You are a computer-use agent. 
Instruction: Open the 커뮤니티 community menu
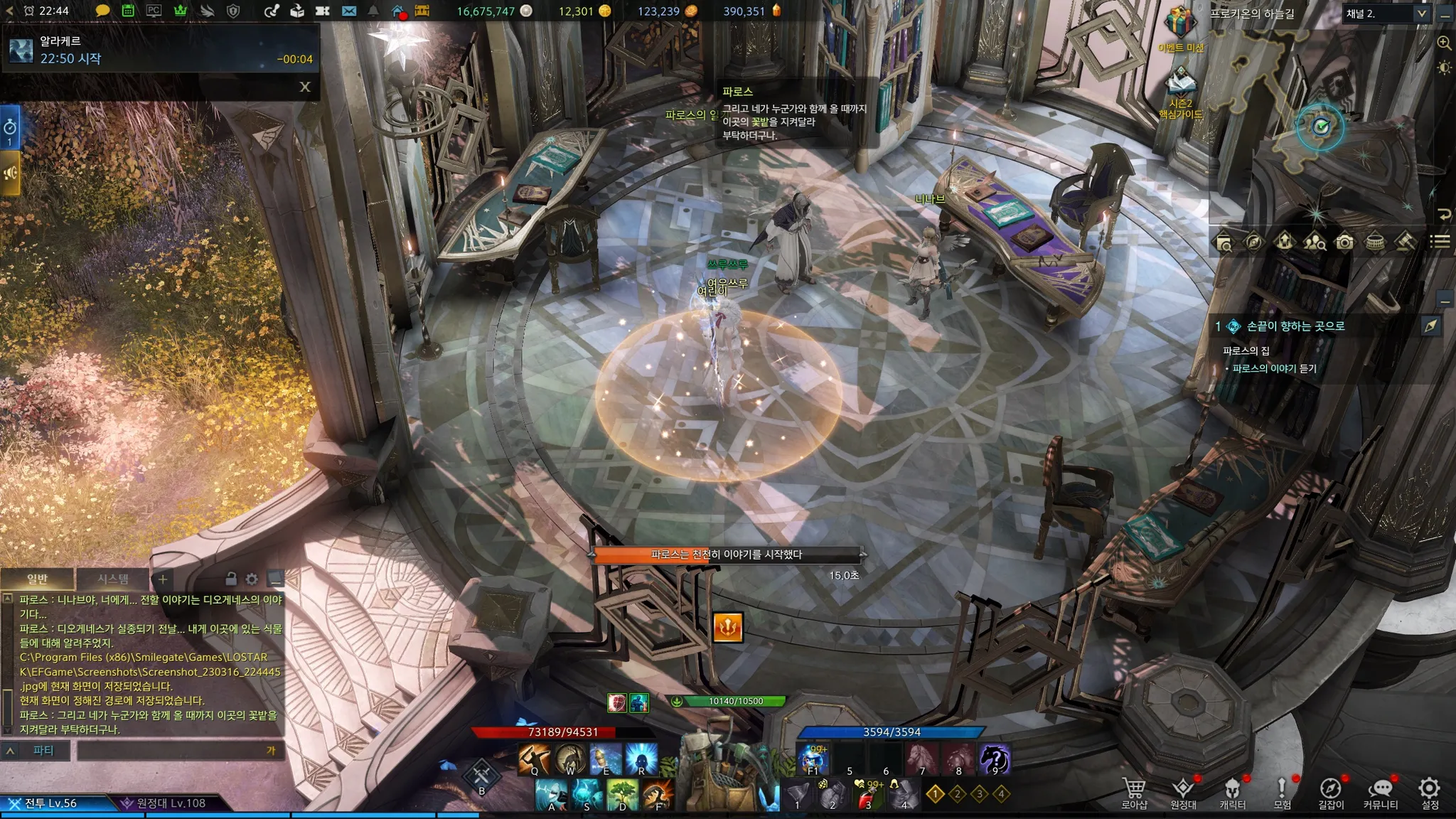(x=1381, y=791)
